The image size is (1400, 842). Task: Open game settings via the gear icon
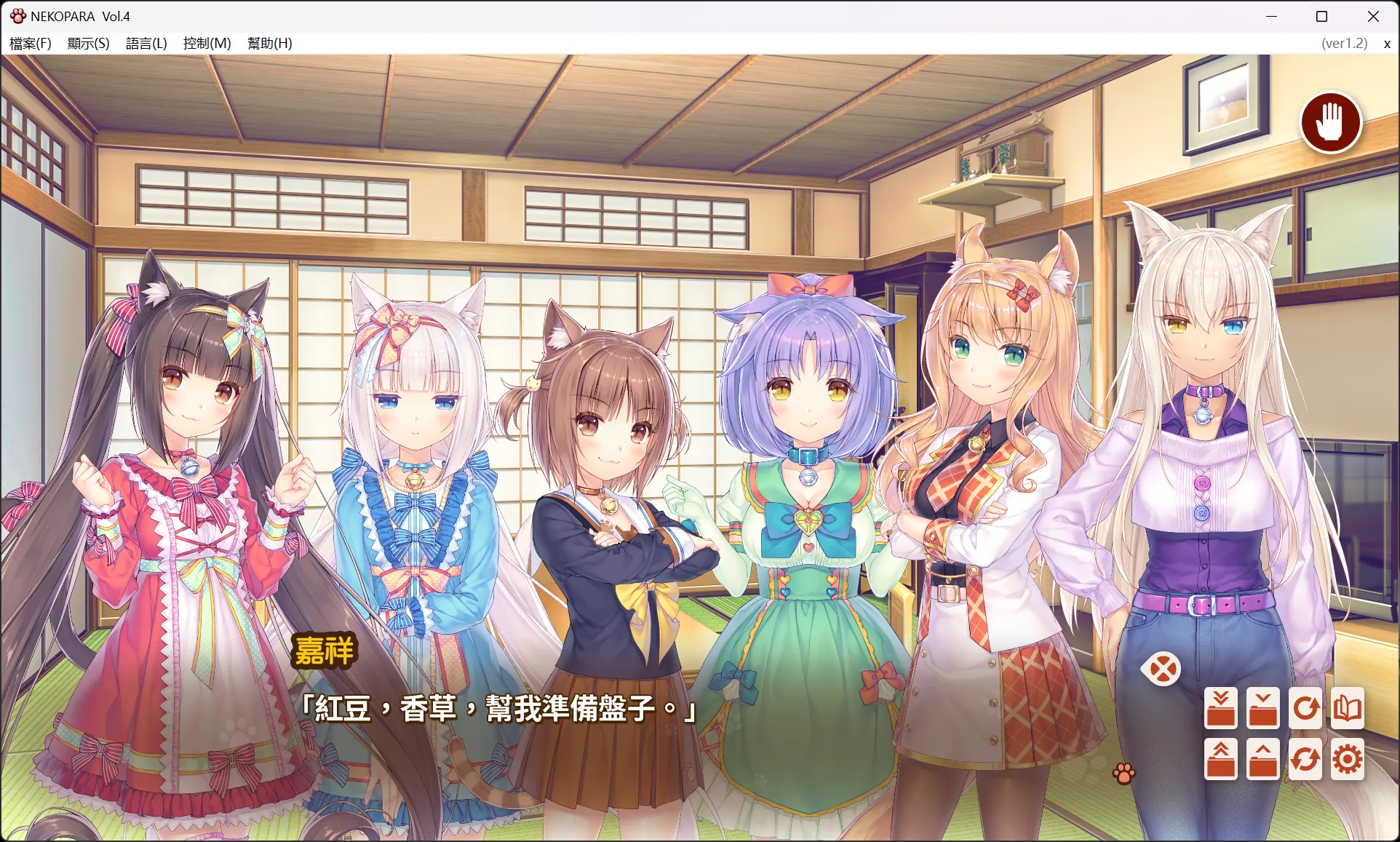(x=1348, y=759)
